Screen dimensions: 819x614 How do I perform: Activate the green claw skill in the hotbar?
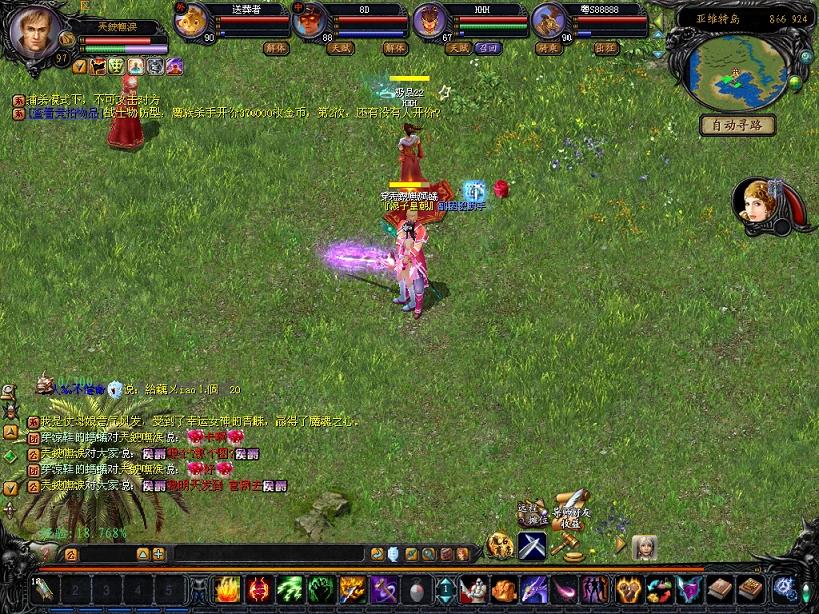pyautogui.click(x=289, y=590)
